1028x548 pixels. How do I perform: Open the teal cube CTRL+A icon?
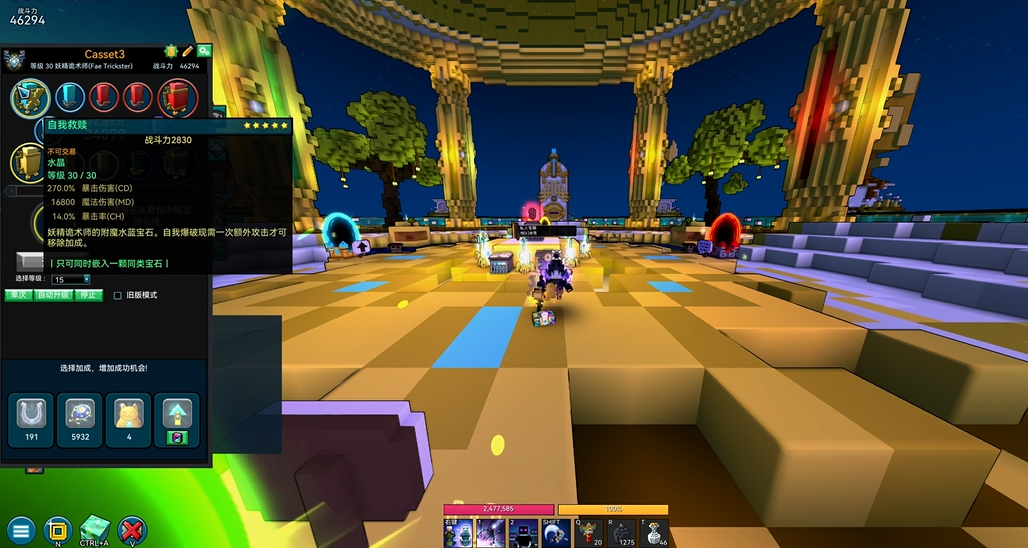coord(96,528)
